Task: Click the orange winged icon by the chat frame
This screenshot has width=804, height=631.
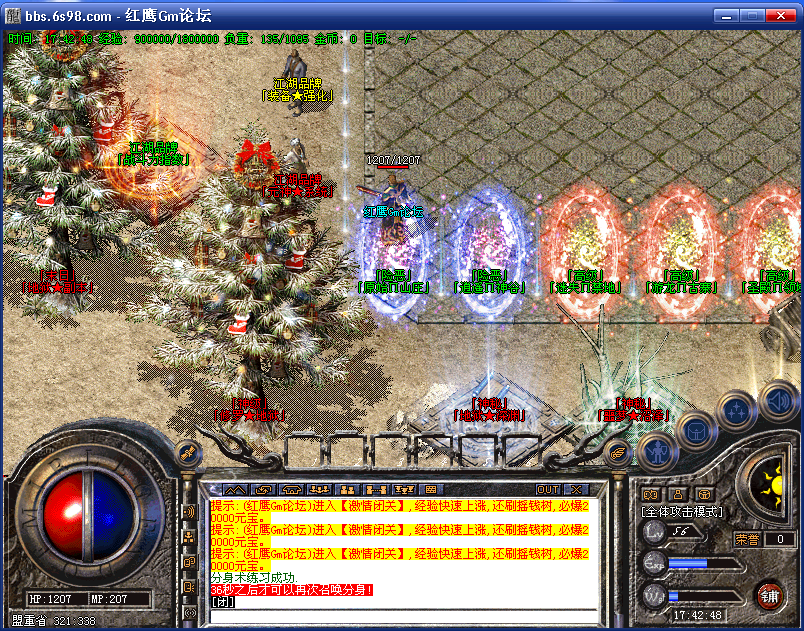Action: (x=618, y=453)
